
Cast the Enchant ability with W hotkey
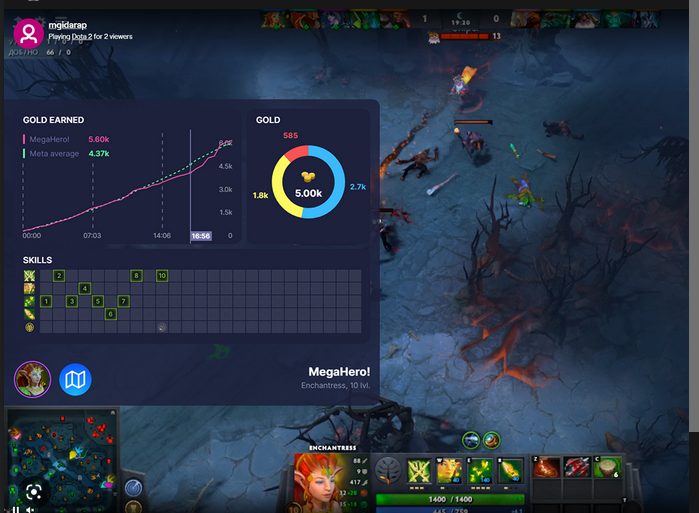[x=450, y=469]
